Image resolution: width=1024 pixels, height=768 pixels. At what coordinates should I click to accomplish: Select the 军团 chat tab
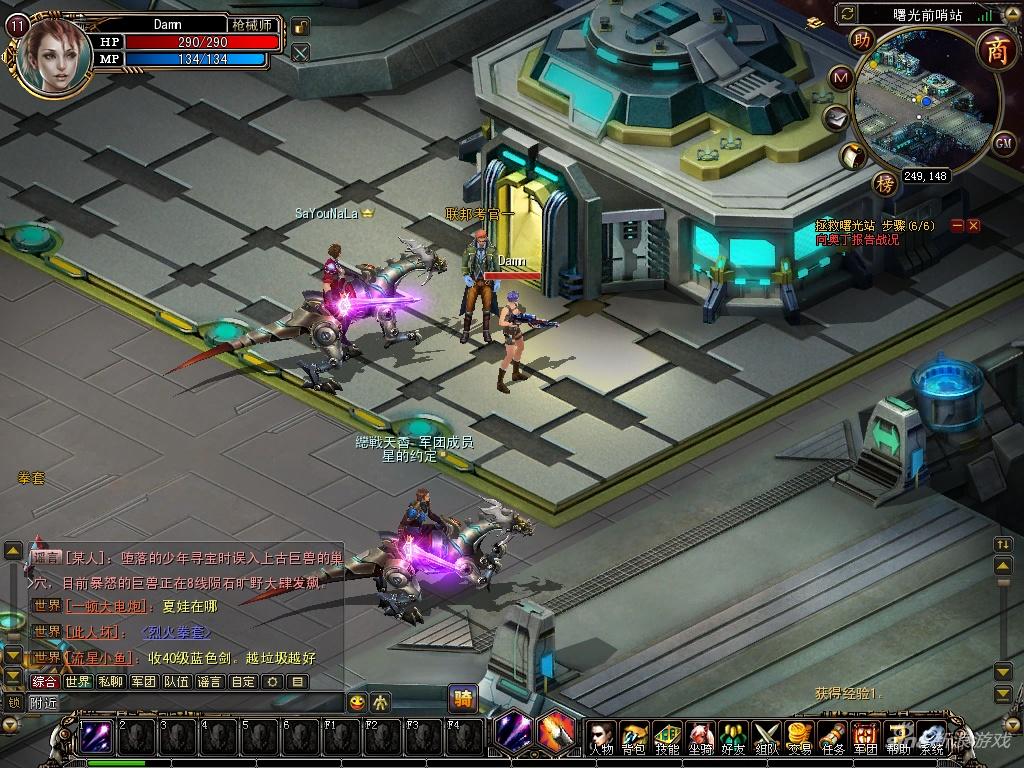[x=144, y=682]
